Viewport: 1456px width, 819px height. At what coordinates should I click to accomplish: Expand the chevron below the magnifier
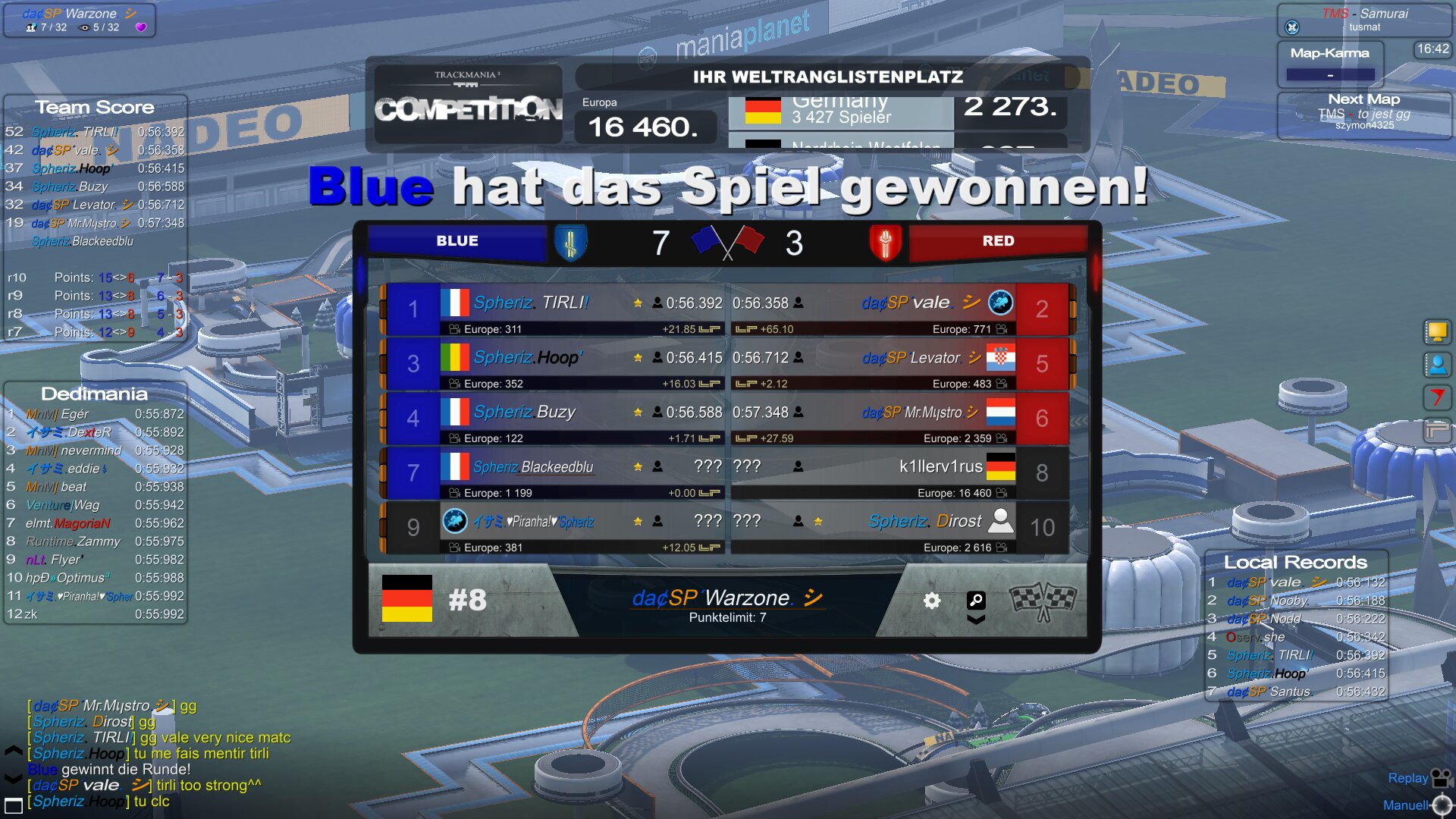coord(976,620)
